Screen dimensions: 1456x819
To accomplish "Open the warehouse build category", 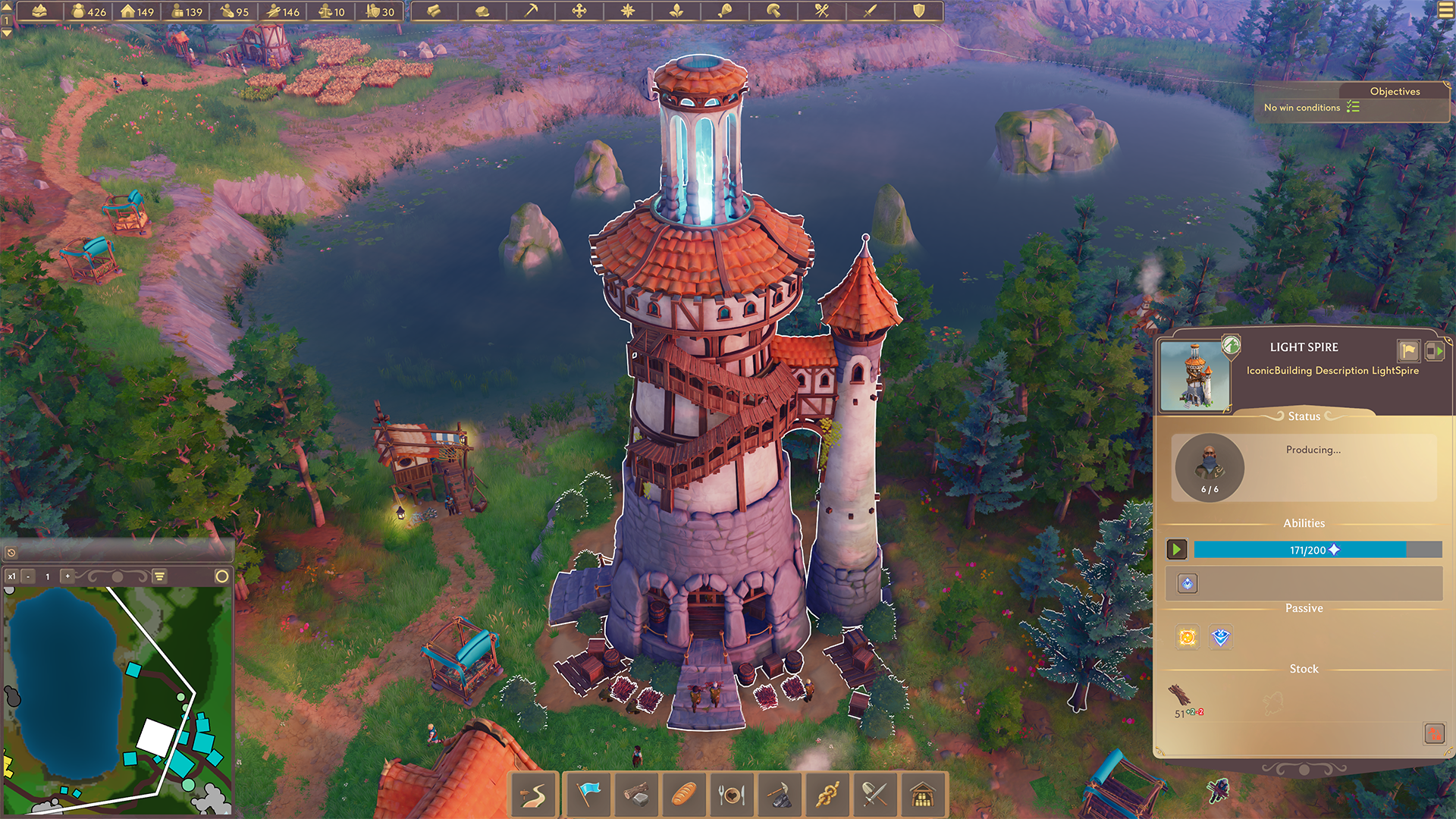I will point(923,795).
